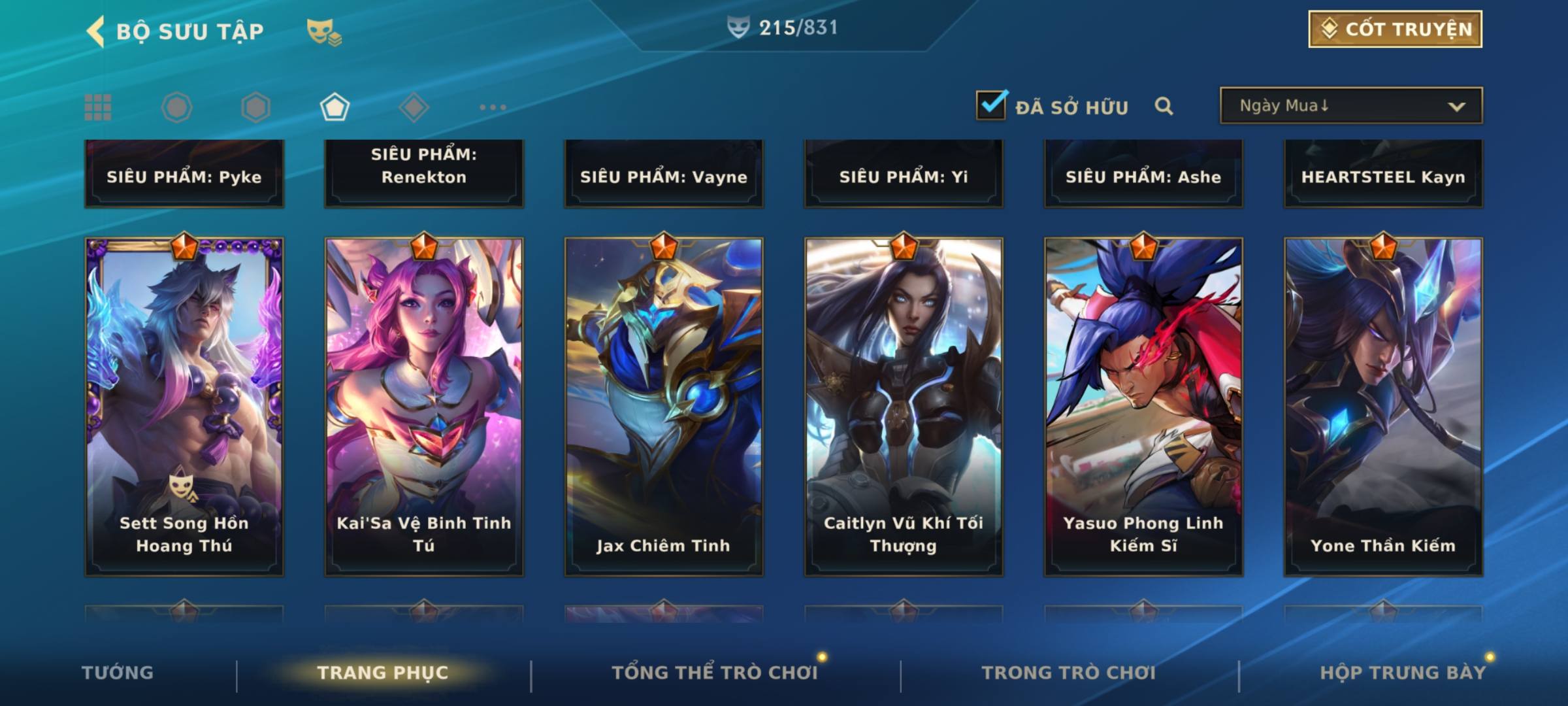Open the three-dots more filters

pyautogui.click(x=493, y=107)
